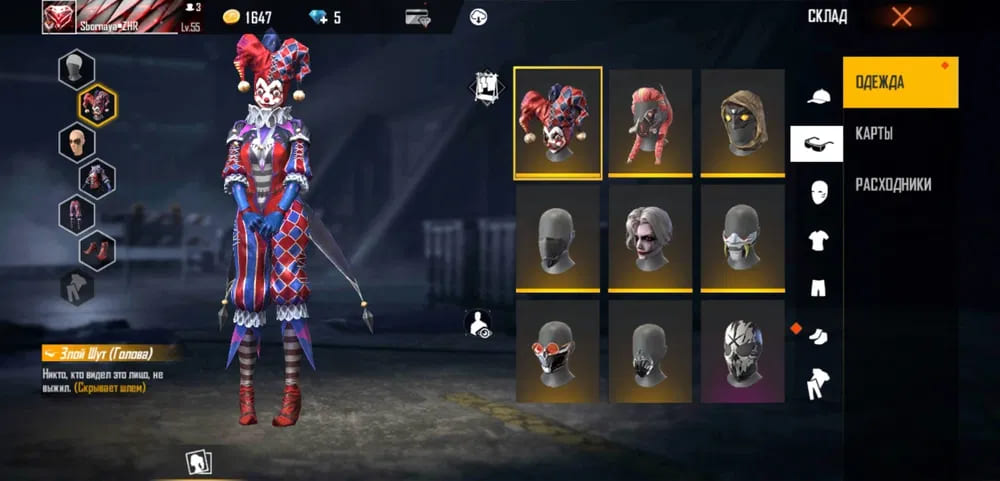Select the red goggles mask item

[x=558, y=351]
